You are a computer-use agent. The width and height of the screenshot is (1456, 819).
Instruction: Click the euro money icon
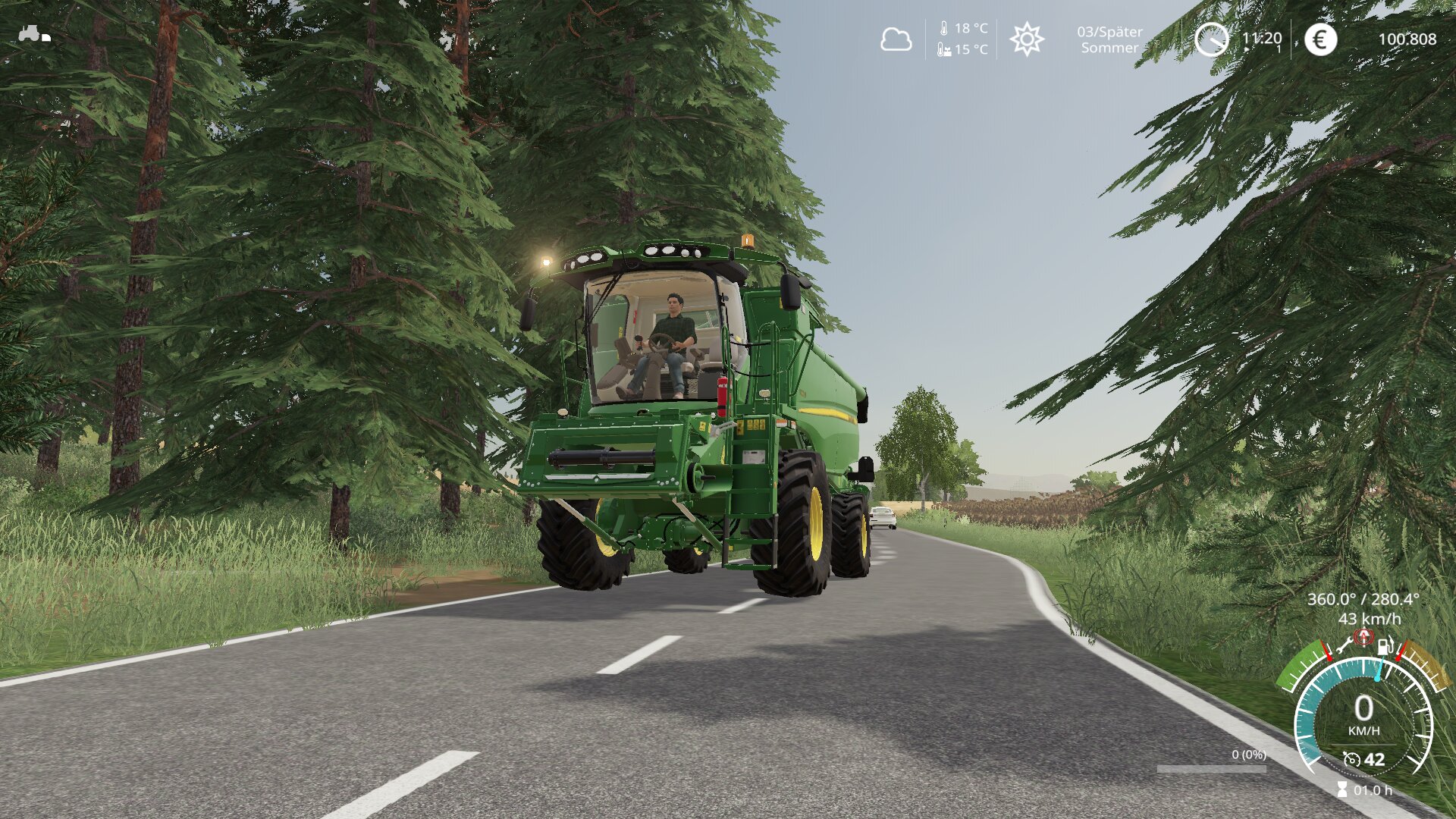tap(1320, 39)
